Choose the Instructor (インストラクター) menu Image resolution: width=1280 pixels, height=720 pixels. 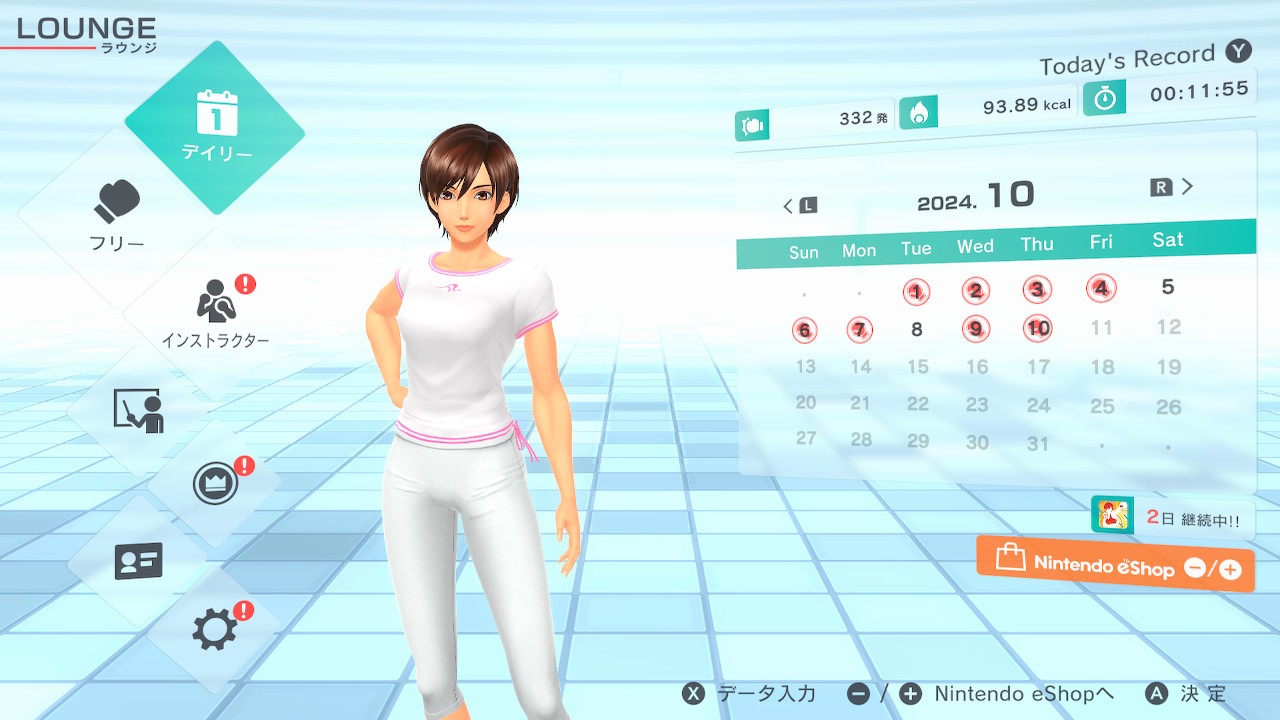215,312
